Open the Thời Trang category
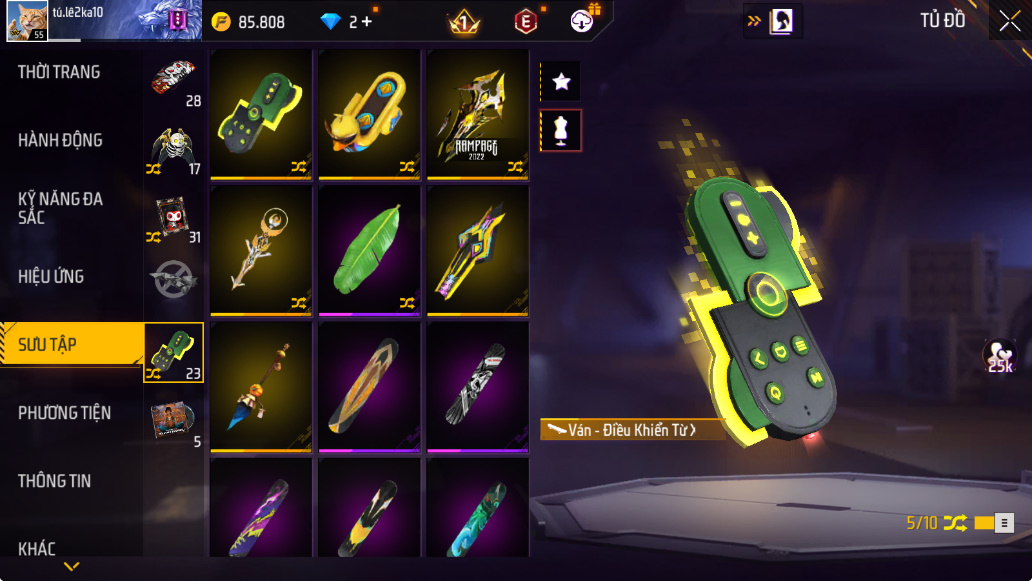This screenshot has width=1032, height=581. [x=59, y=72]
